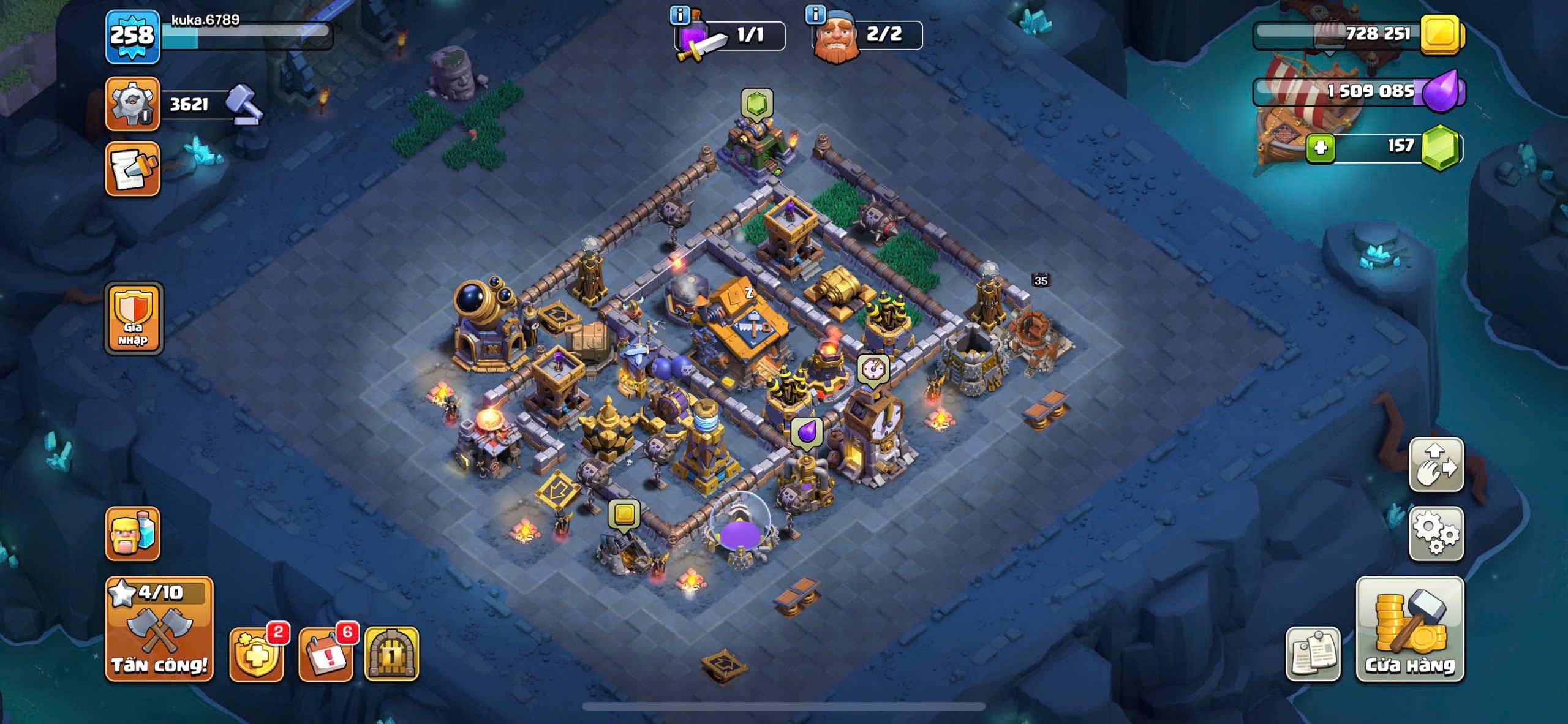Tap the clock bubble above the Clock Tower
Screen dimensions: 1568x724
tap(873, 369)
